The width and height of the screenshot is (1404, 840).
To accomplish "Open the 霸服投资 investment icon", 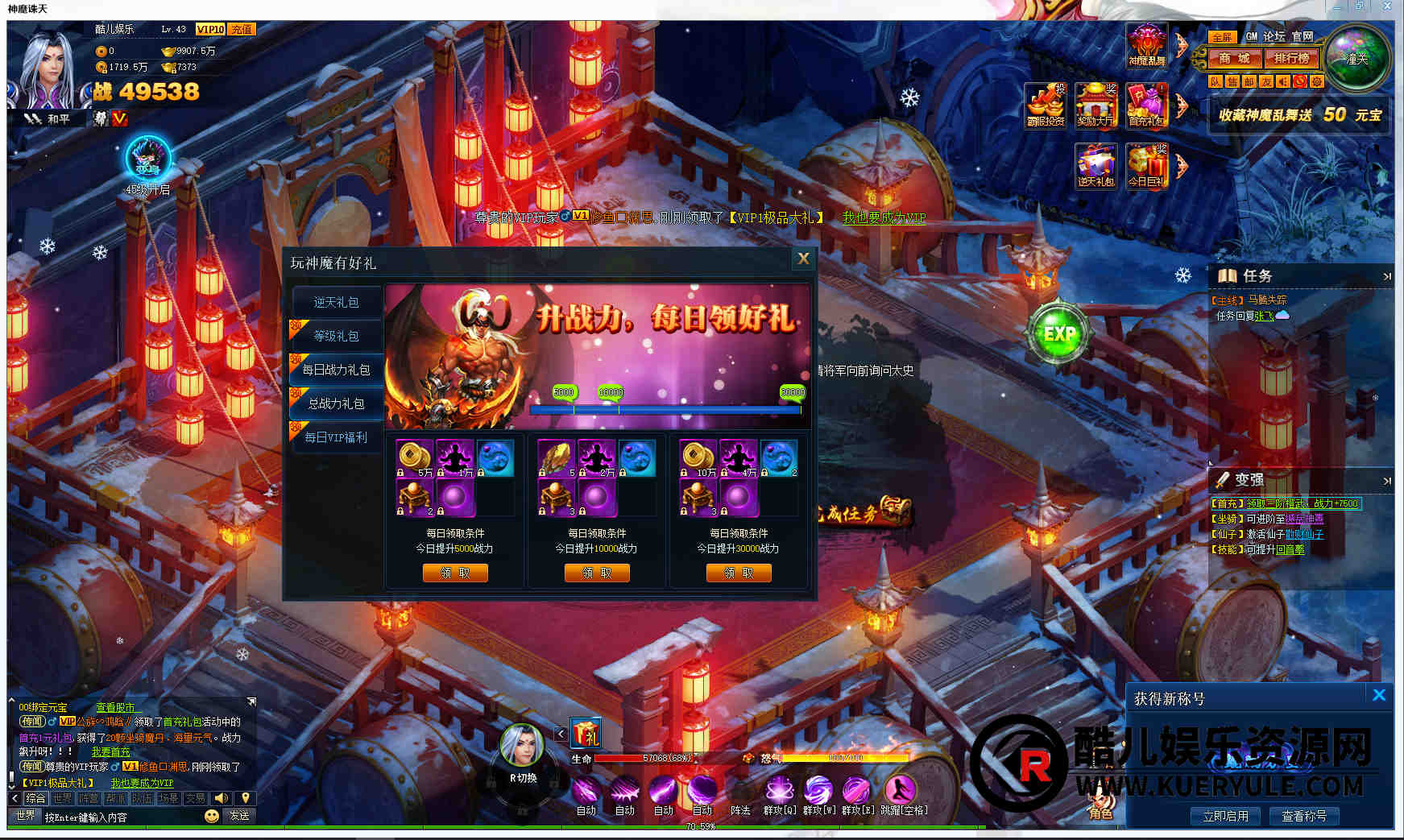I will (x=1046, y=106).
